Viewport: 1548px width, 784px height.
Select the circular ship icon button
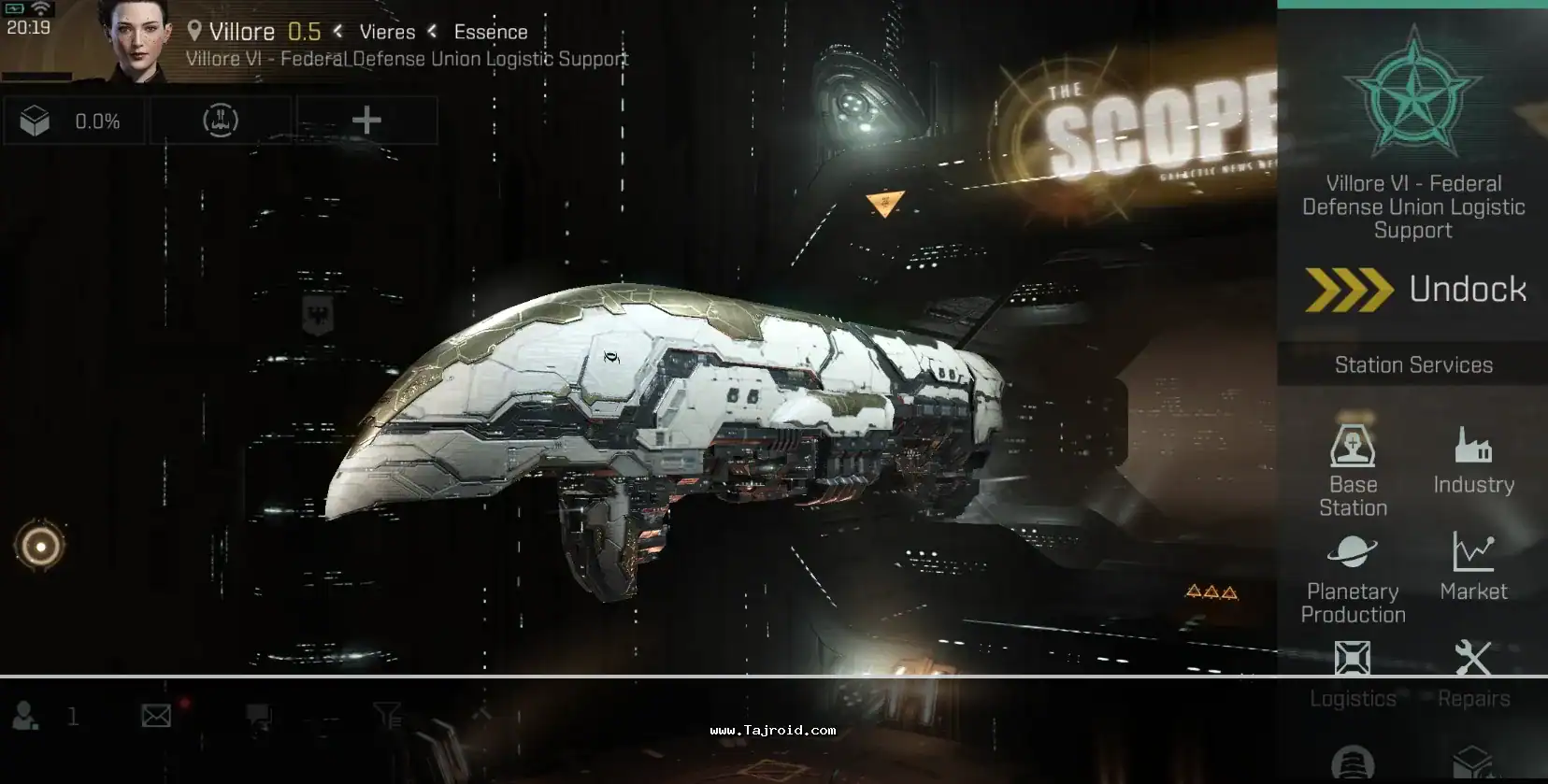click(x=221, y=121)
